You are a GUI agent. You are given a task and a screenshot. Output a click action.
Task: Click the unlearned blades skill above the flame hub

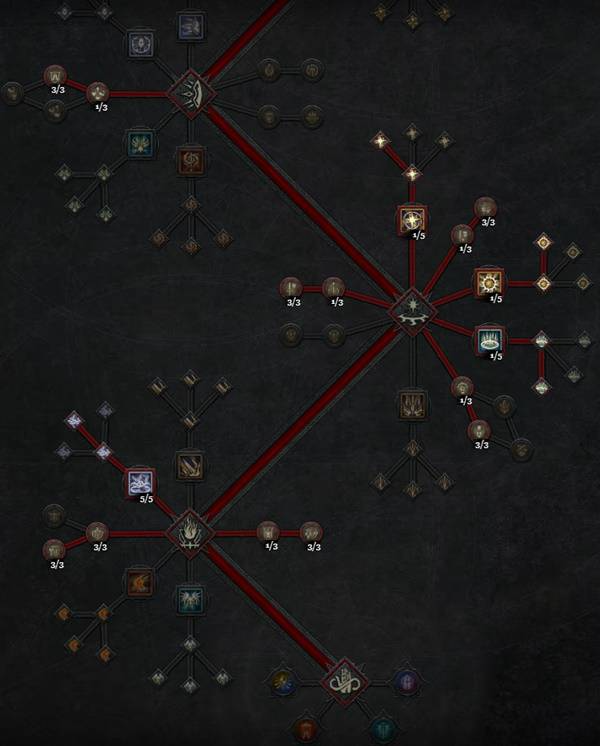click(x=189, y=464)
